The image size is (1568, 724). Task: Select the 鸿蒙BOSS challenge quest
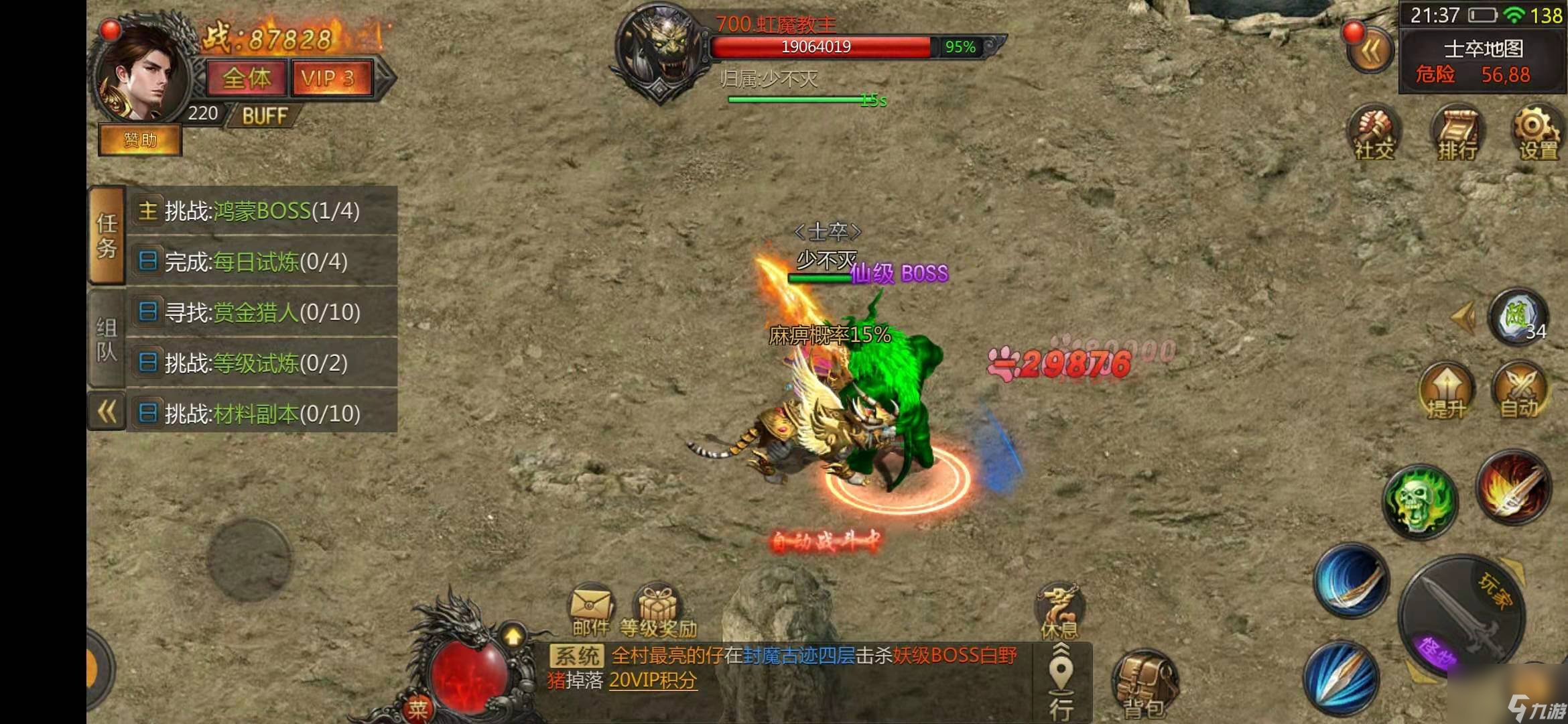point(261,211)
